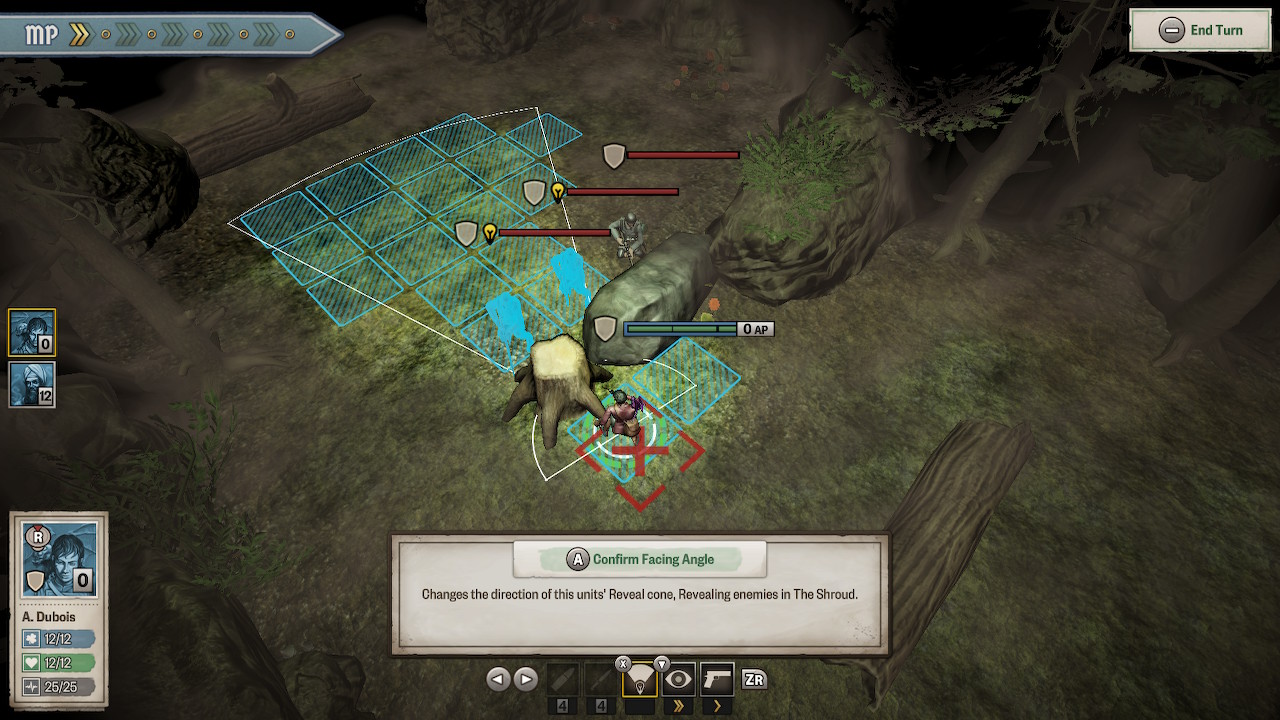The image size is (1280, 720).
Task: Choose the bullet ammo ability slot
Action: pyautogui.click(x=563, y=680)
